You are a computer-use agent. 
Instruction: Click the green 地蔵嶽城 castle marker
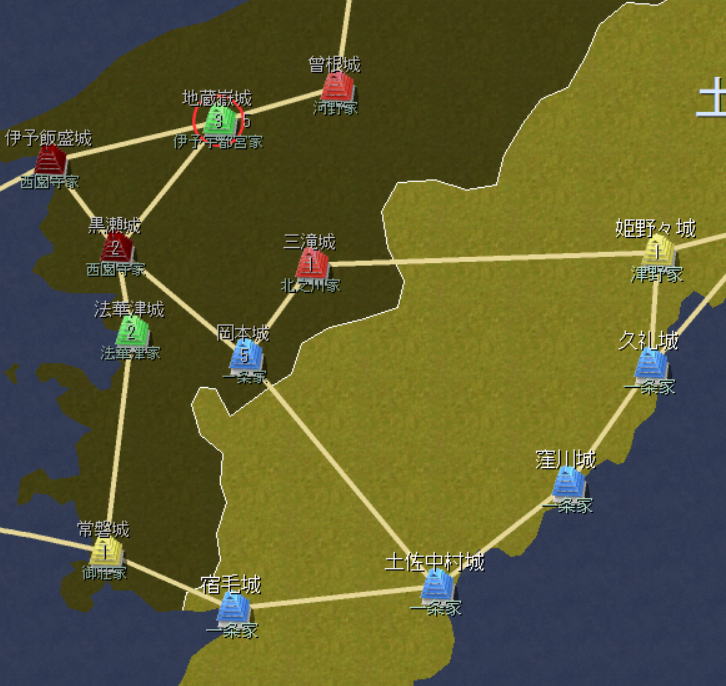[x=219, y=121]
